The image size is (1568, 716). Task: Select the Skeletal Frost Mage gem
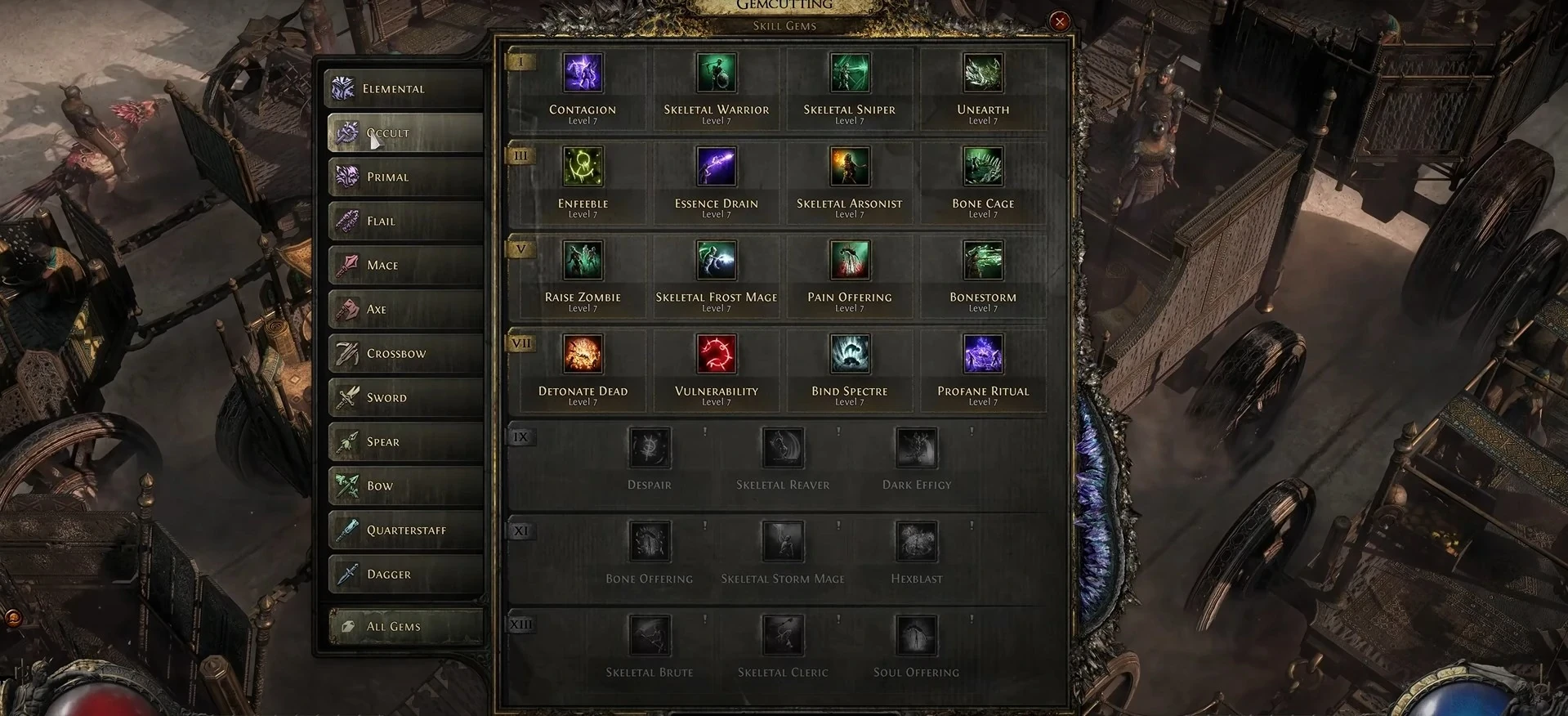(716, 261)
